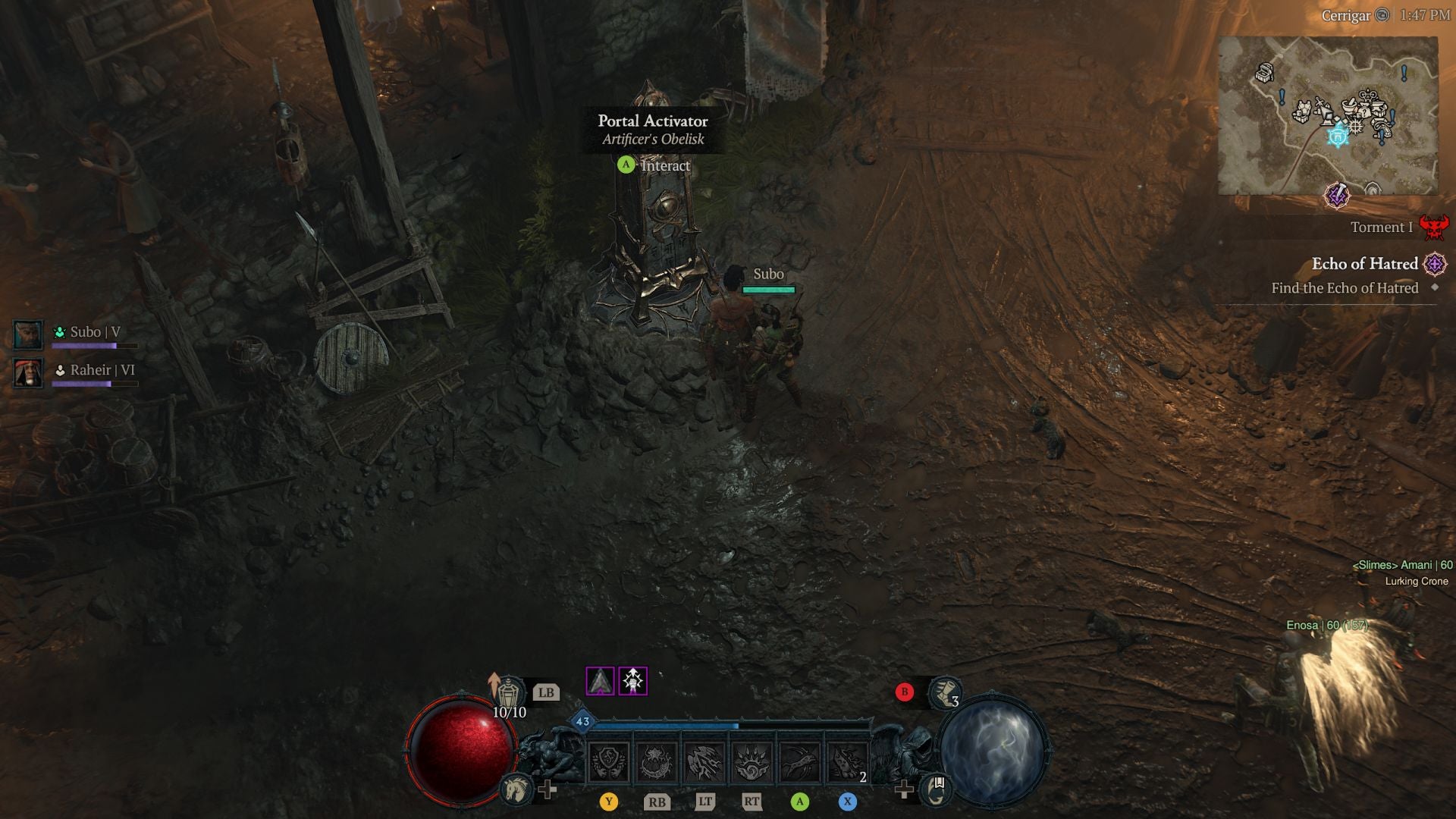The height and width of the screenshot is (819, 1456).
Task: Click the LB evade button prompt
Action: [x=546, y=692]
